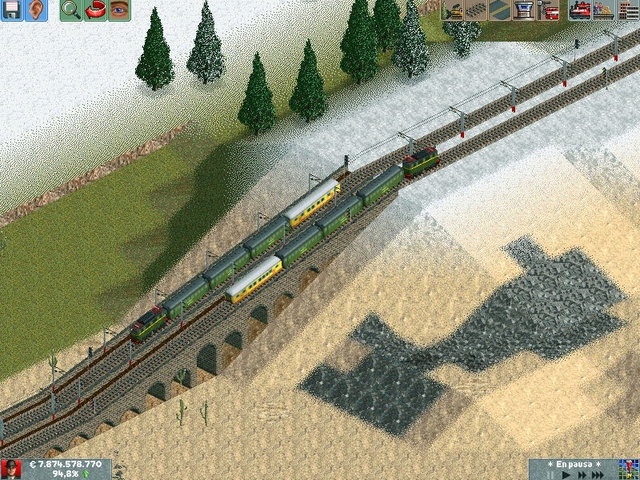Open the bulldozer terrain tool
Screen dimensions: 640x480
[x=454, y=11]
